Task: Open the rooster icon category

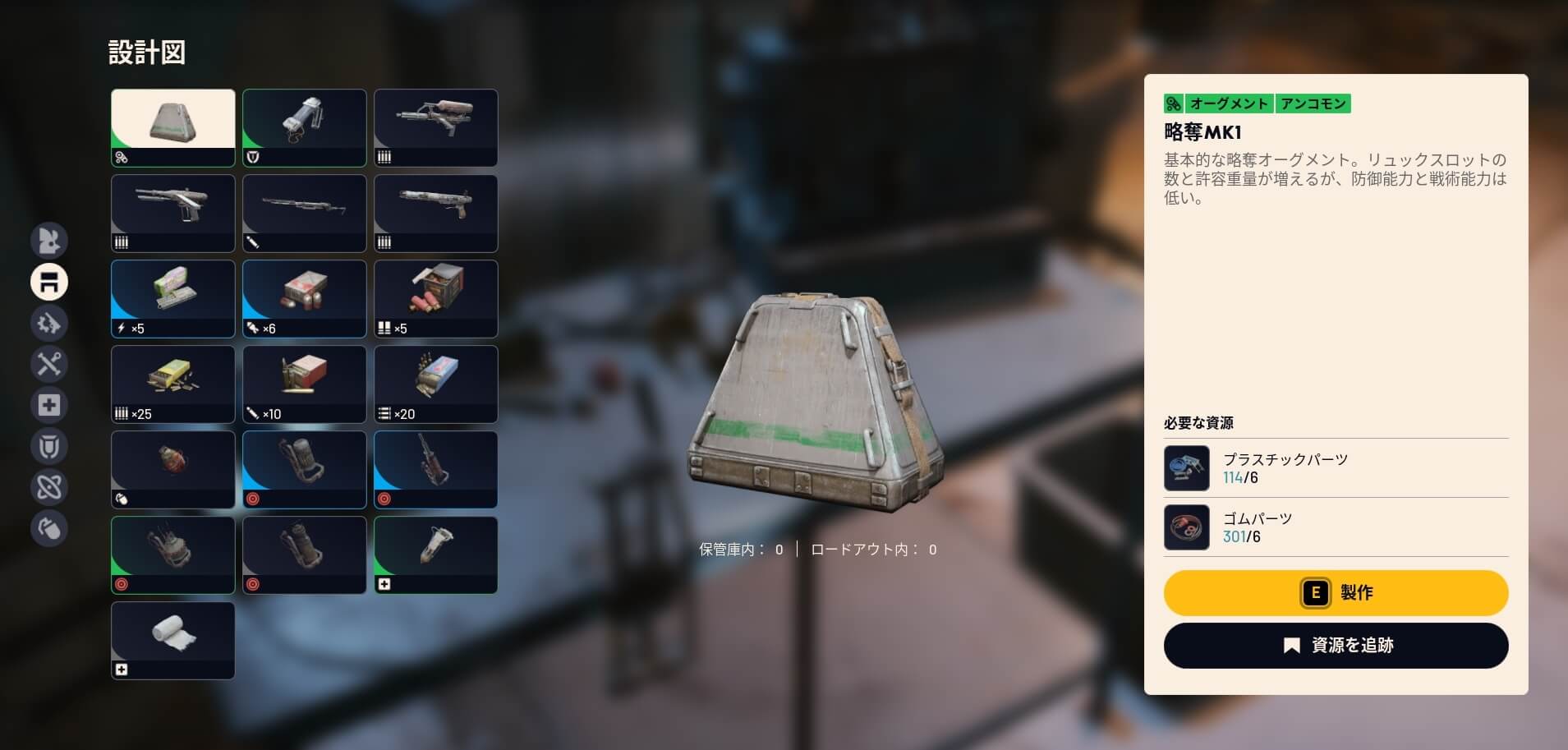Action: 49,241
